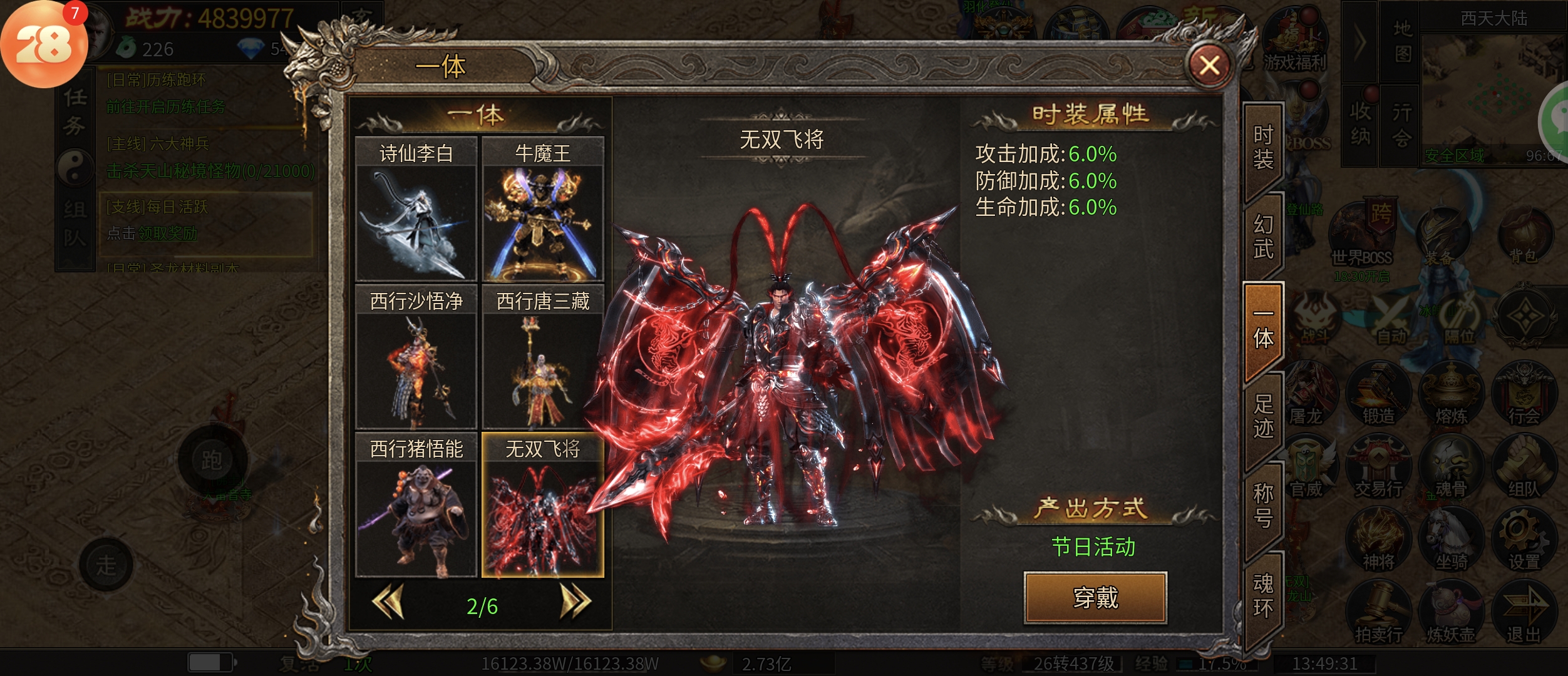Go to the previous costume page

(388, 602)
